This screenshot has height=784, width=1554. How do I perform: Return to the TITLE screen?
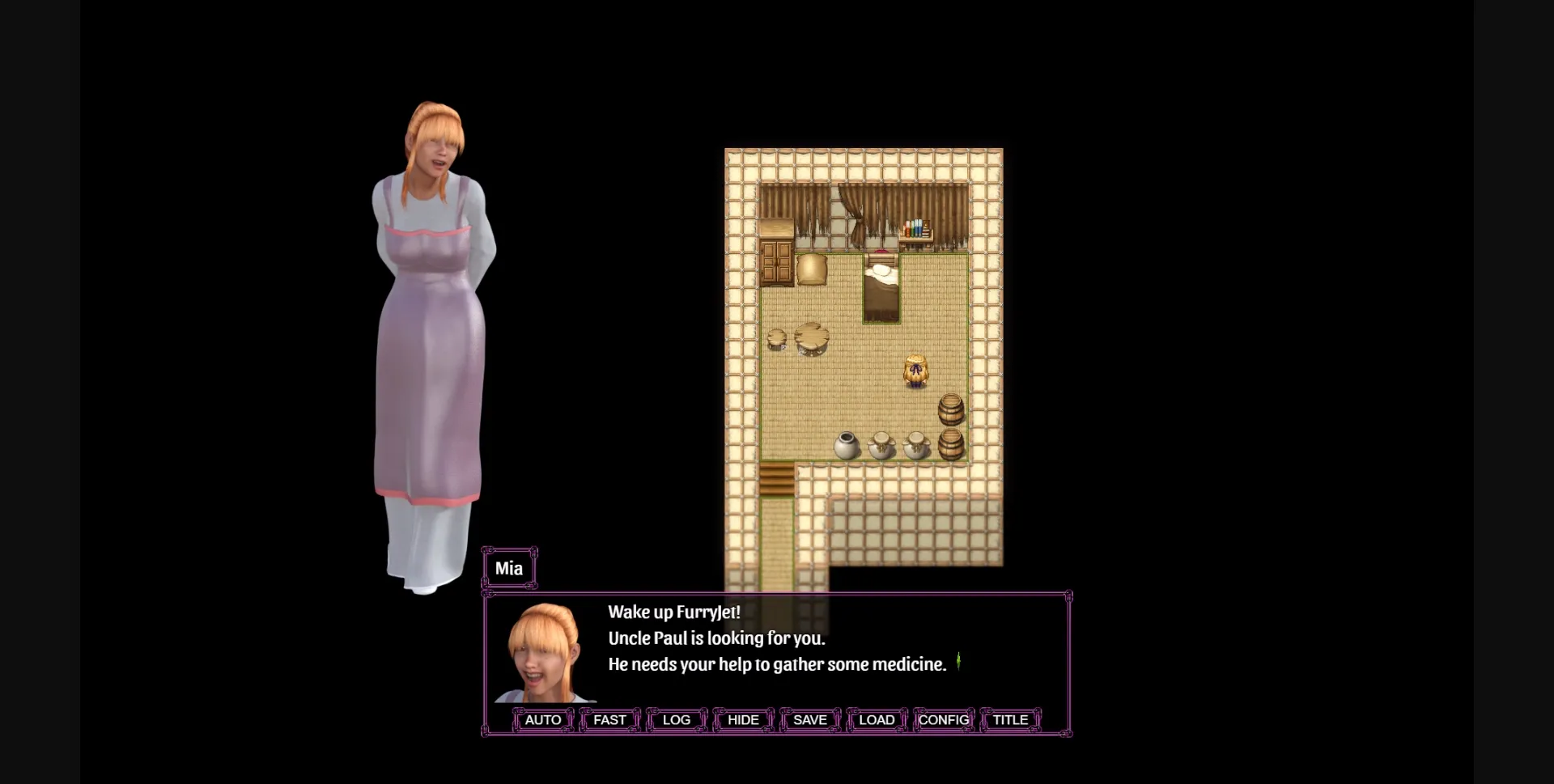(1009, 719)
